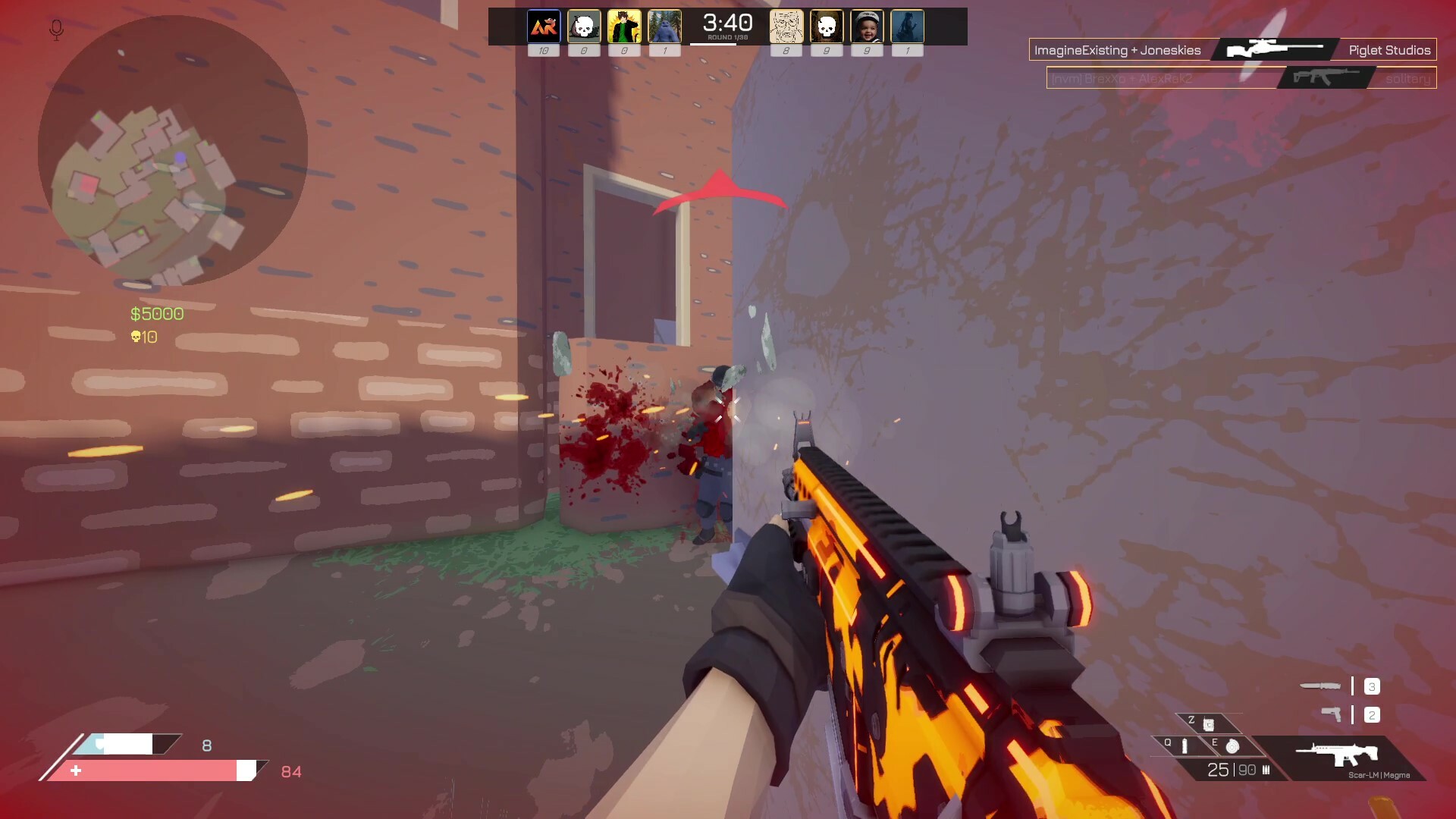Viewport: 1456px width, 819px height.
Task: Click the AR logo player avatar
Action: pyautogui.click(x=543, y=25)
